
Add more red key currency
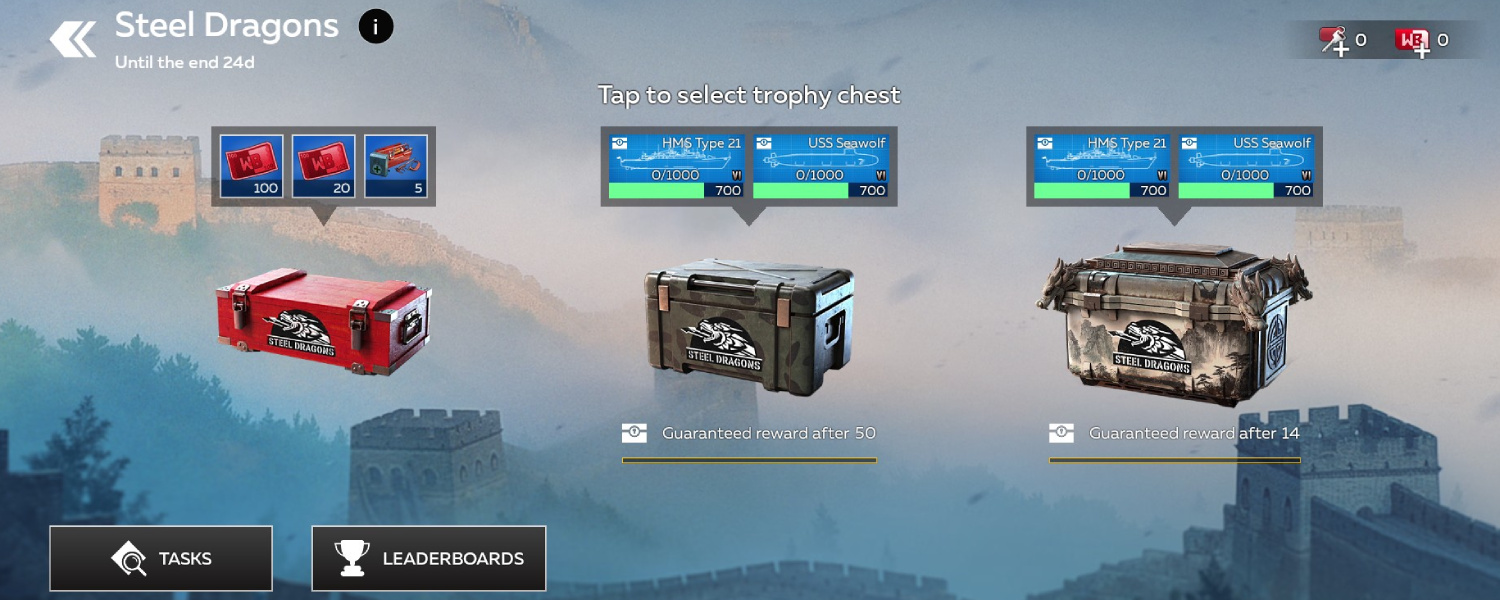click(x=1334, y=41)
